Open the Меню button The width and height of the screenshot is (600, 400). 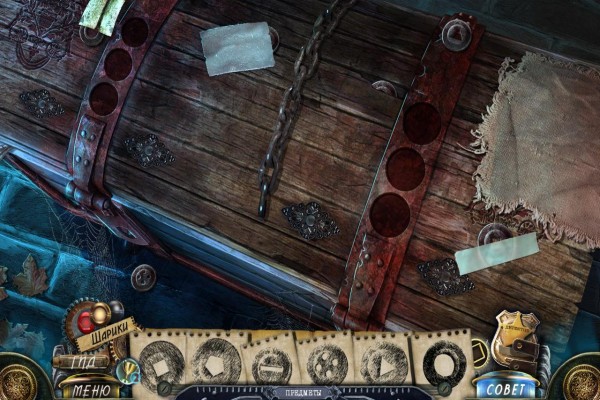[x=91, y=390]
